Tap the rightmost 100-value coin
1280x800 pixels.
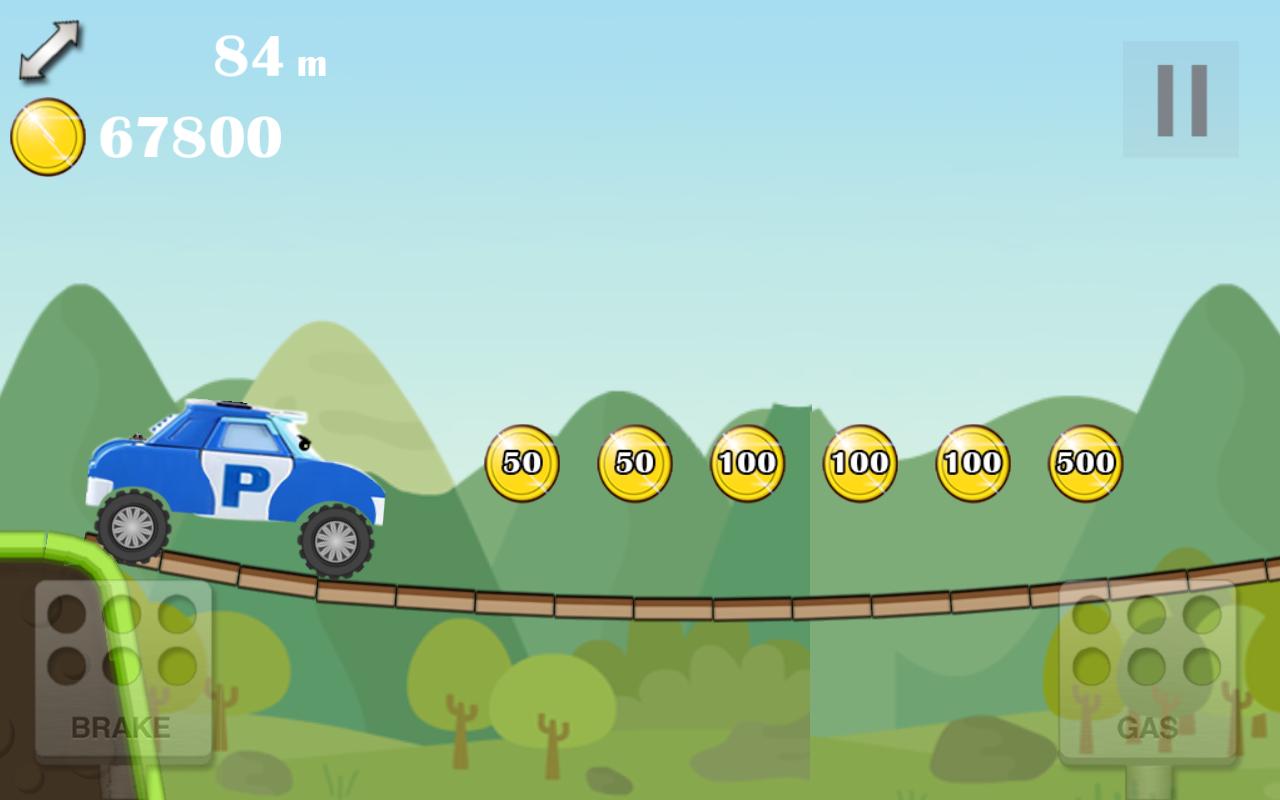974,462
